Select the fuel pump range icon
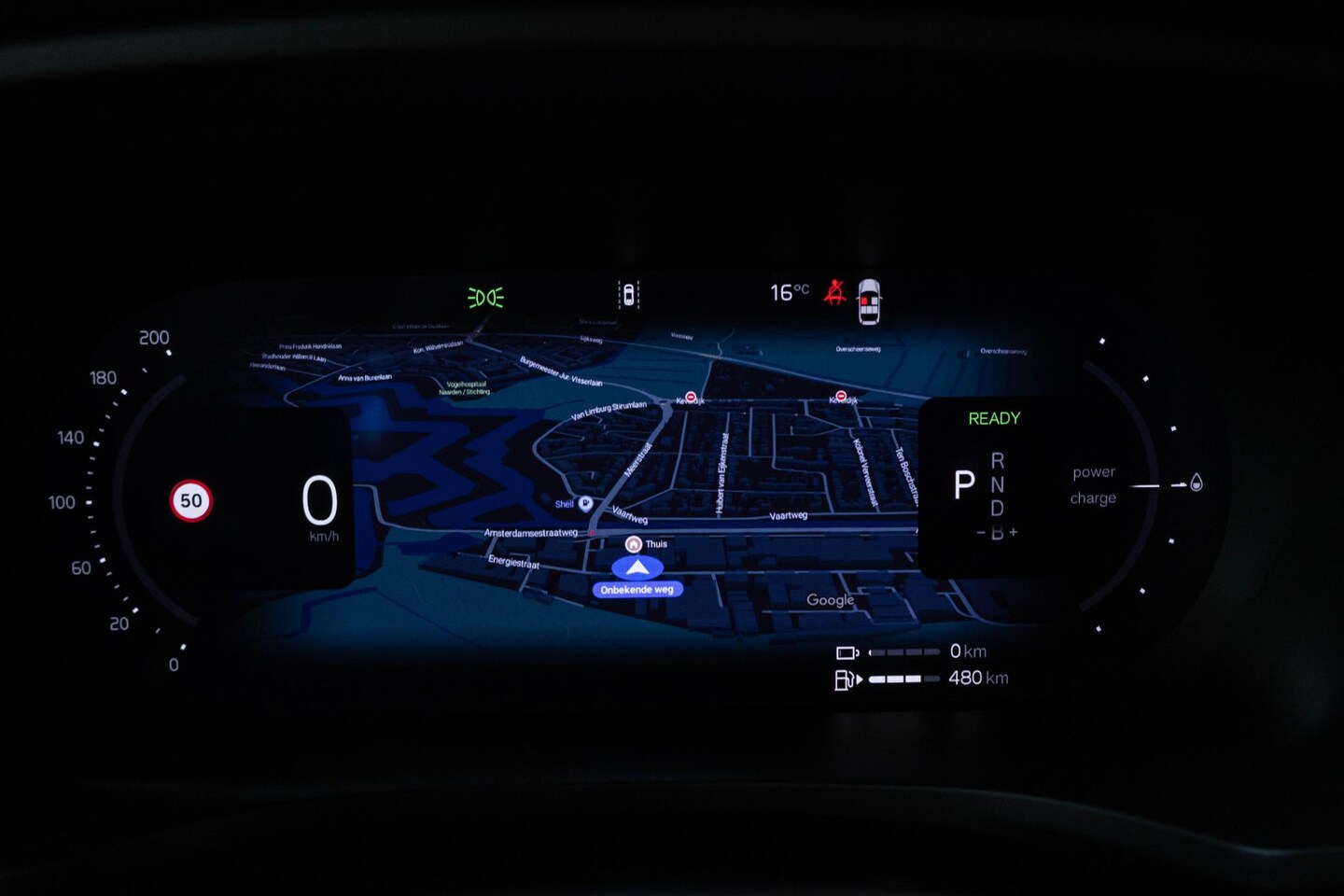This screenshot has height=896, width=1344. [x=845, y=679]
